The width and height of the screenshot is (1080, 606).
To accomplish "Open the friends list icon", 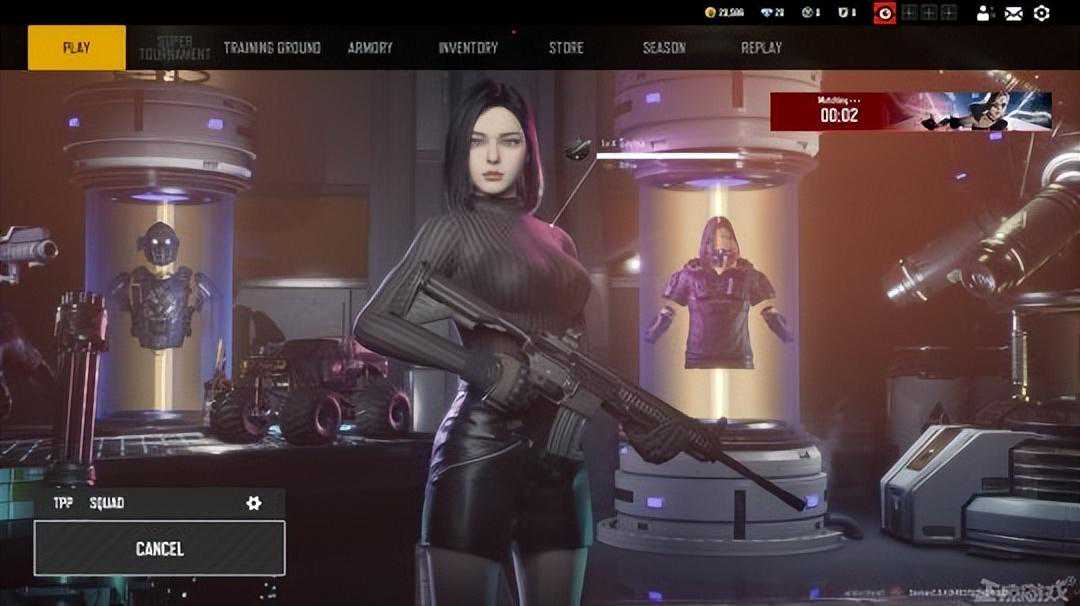I will pyautogui.click(x=985, y=13).
